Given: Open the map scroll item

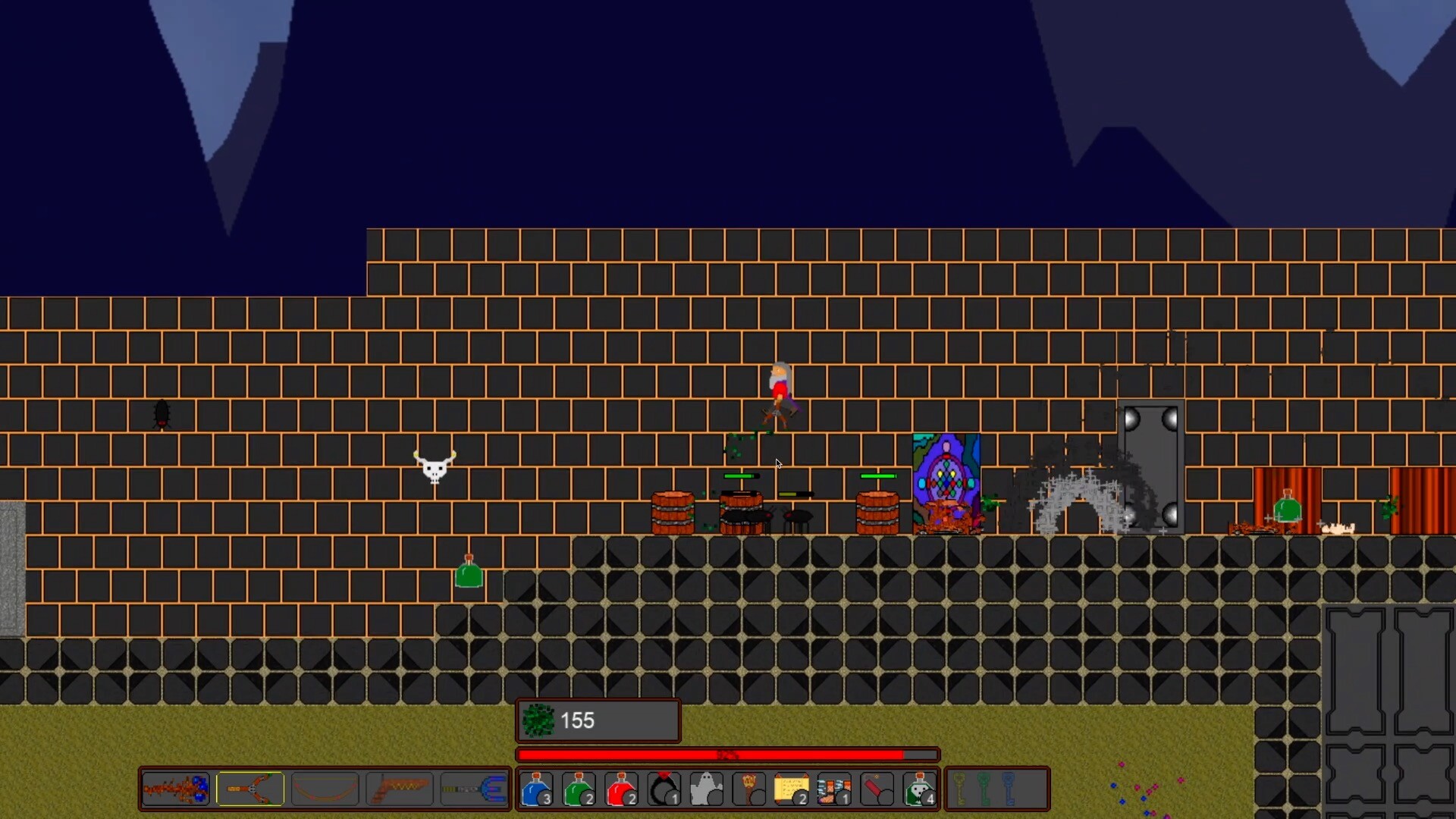Looking at the screenshot, I should coord(792,789).
